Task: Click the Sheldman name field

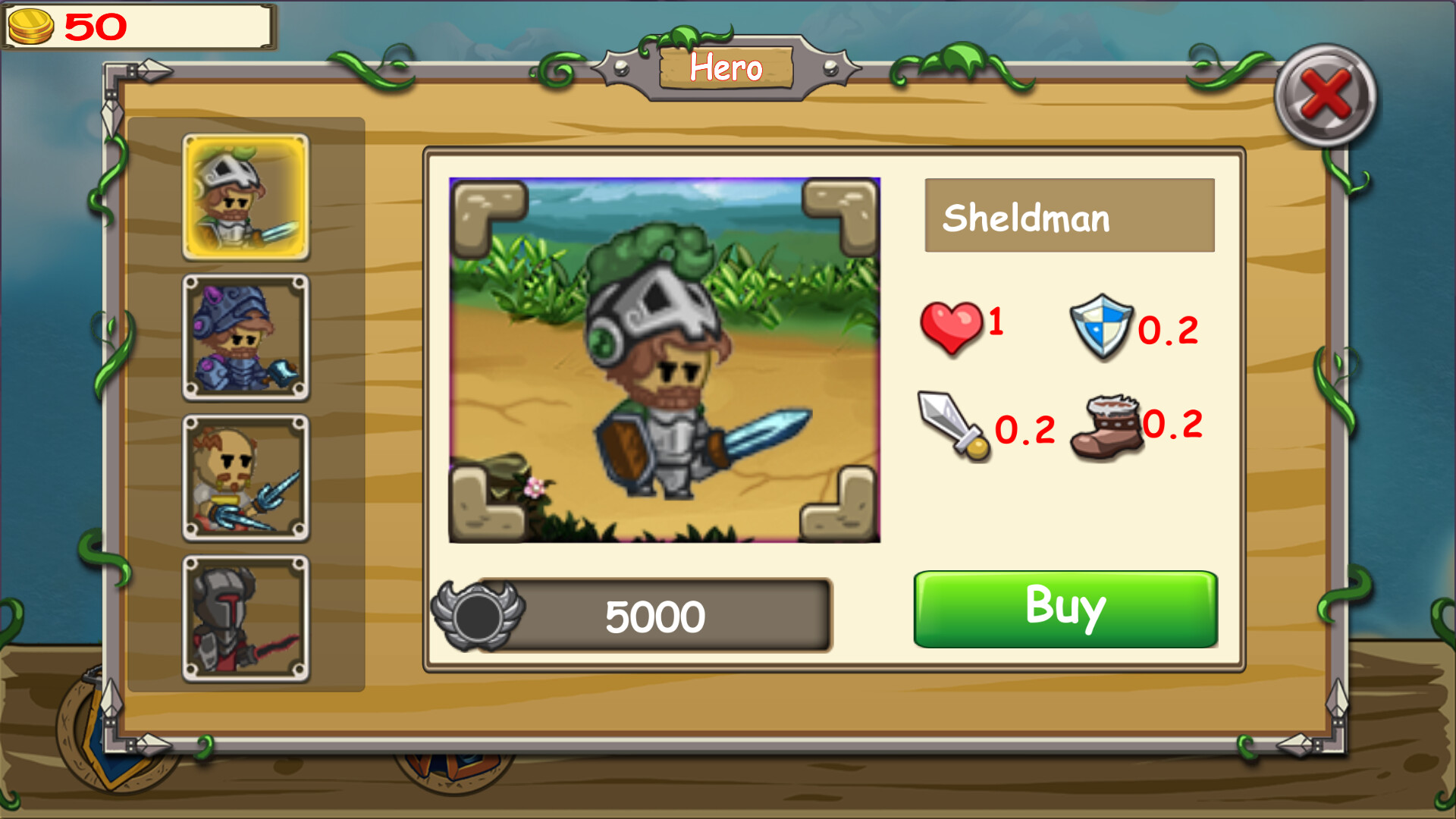Action: (1069, 216)
